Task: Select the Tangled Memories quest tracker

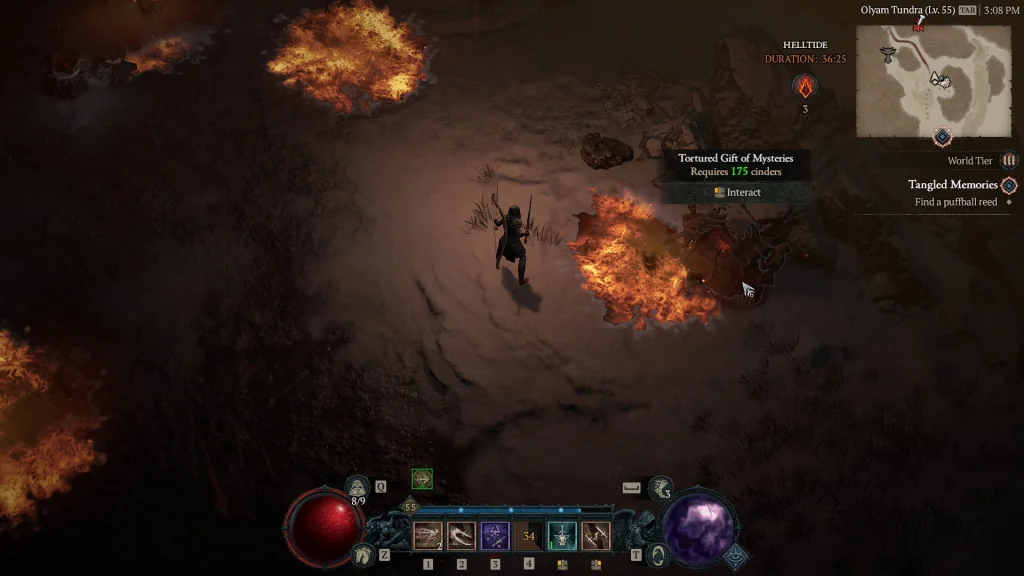Action: pos(952,185)
